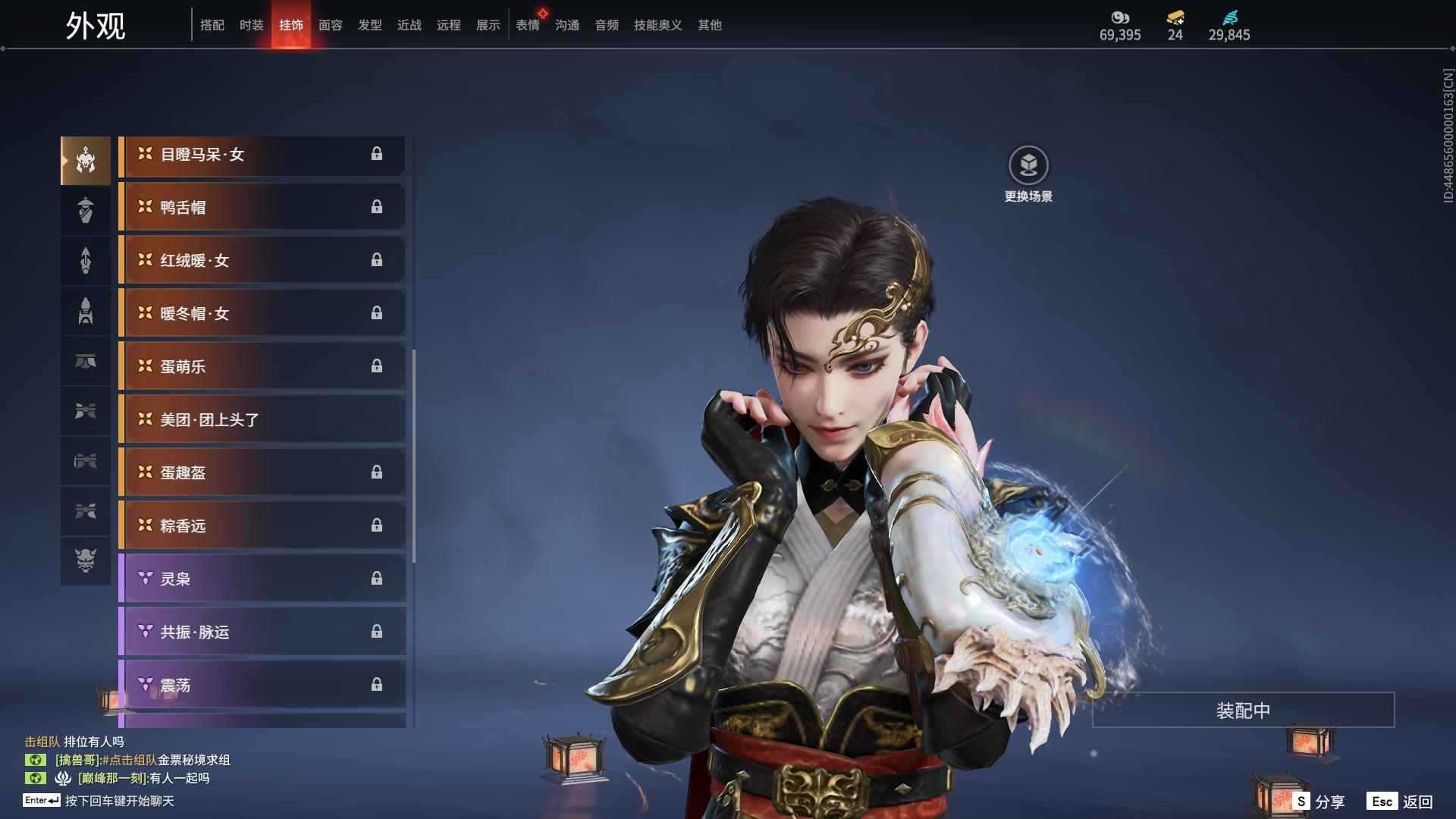This screenshot has width=1456, height=819.
Task: Select the top wing-shaped ornament category icon
Action: coord(85,411)
